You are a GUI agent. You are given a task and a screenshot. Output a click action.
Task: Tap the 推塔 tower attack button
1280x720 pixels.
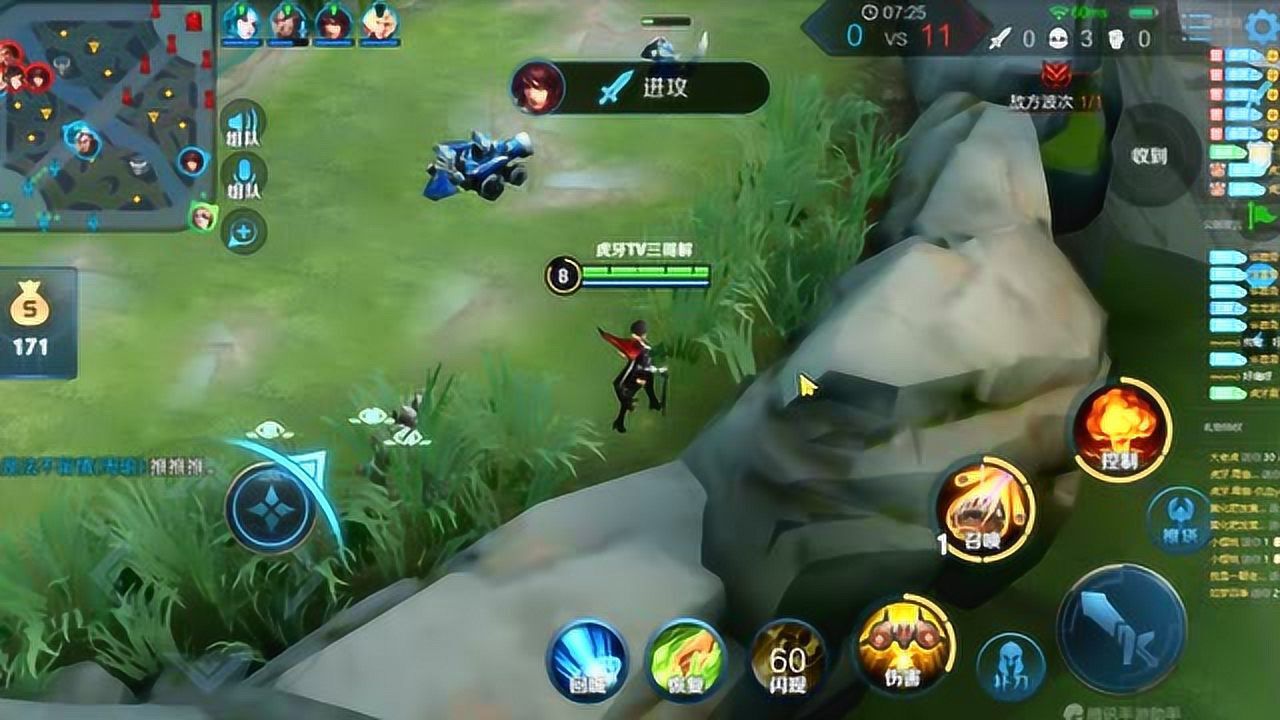[1179, 515]
